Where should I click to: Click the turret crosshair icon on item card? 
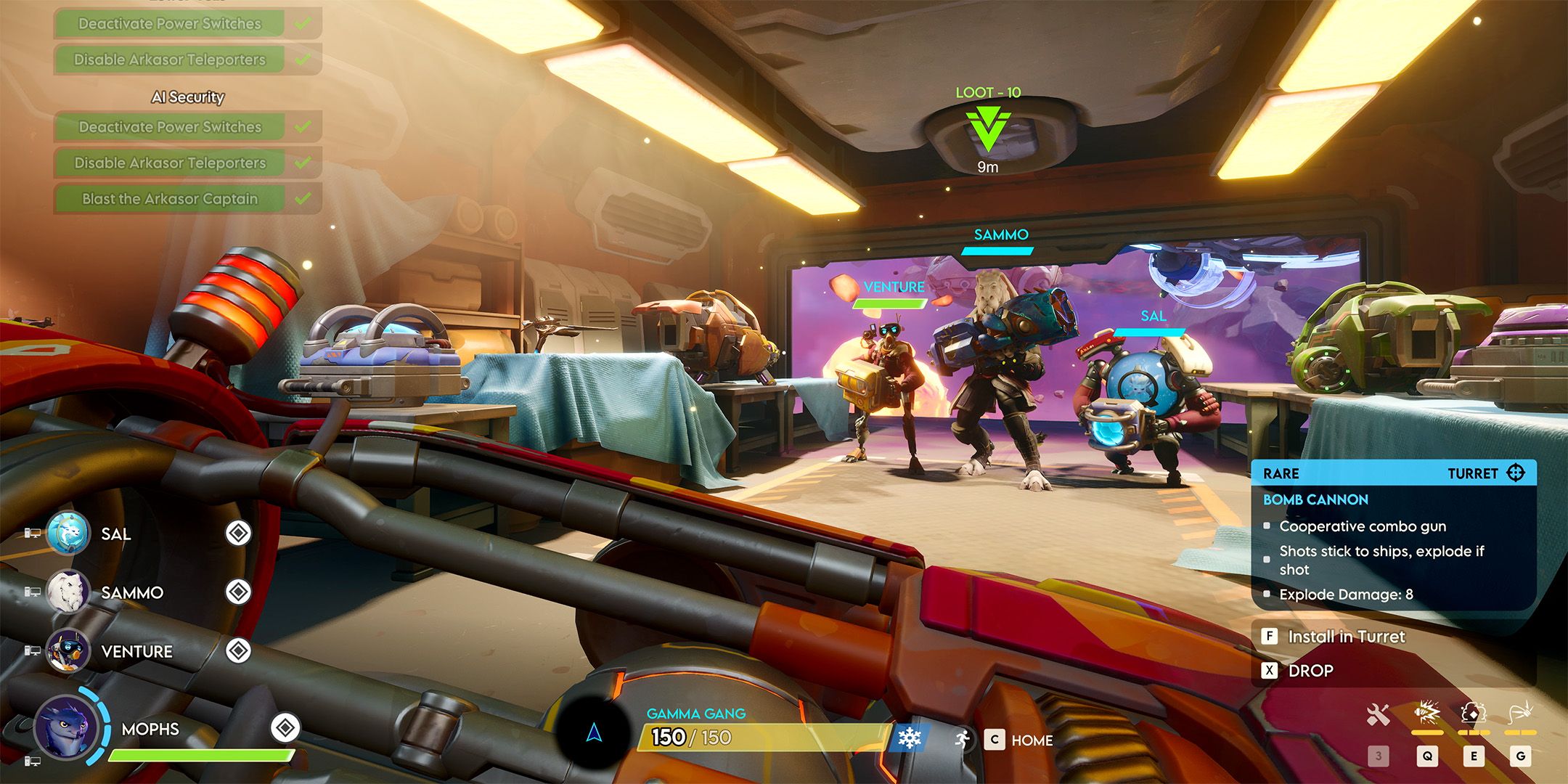pos(1516,473)
